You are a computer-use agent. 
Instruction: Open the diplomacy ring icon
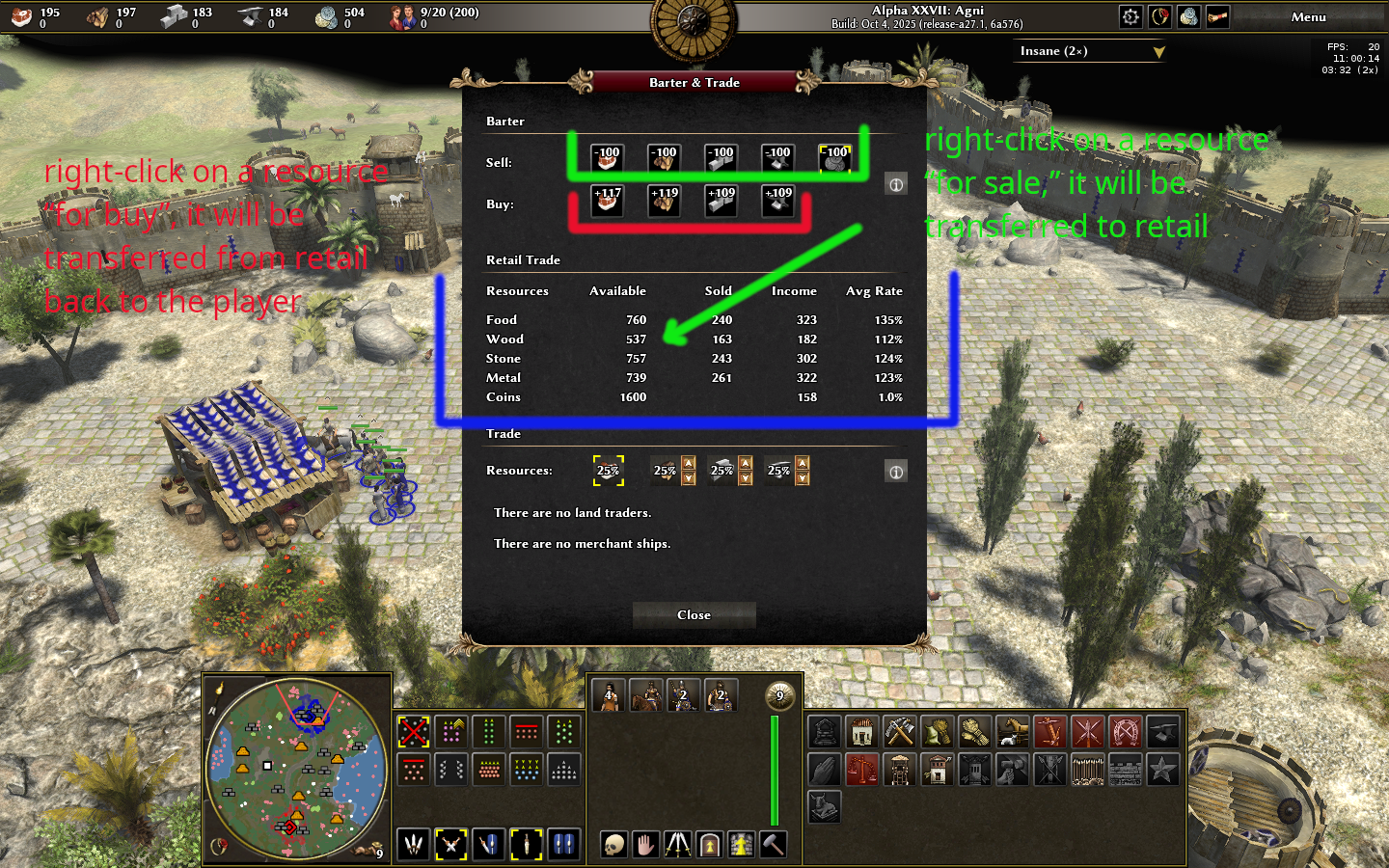pyautogui.click(x=1160, y=17)
